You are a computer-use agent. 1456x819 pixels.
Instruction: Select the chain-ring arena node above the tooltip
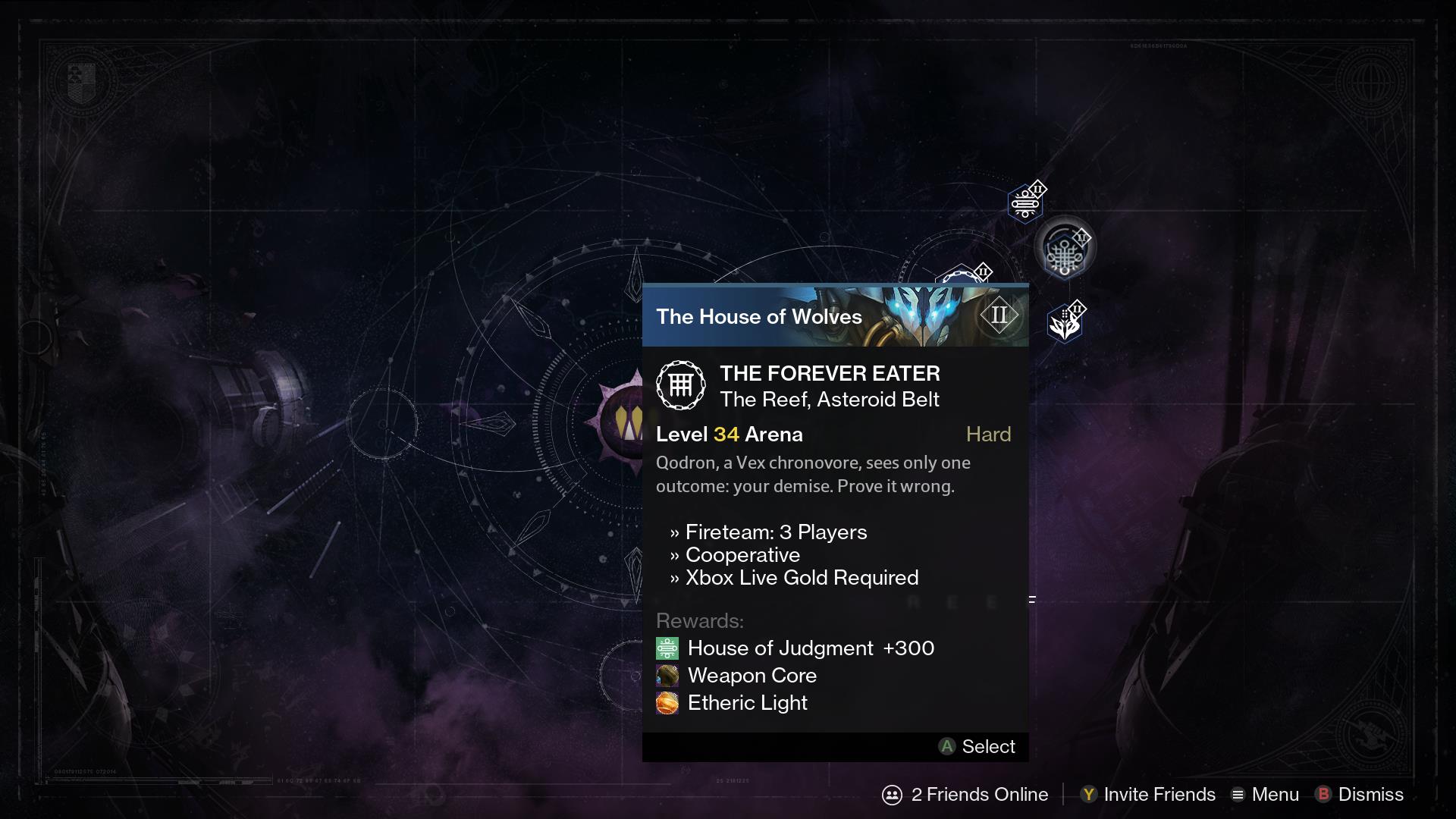pos(962,276)
